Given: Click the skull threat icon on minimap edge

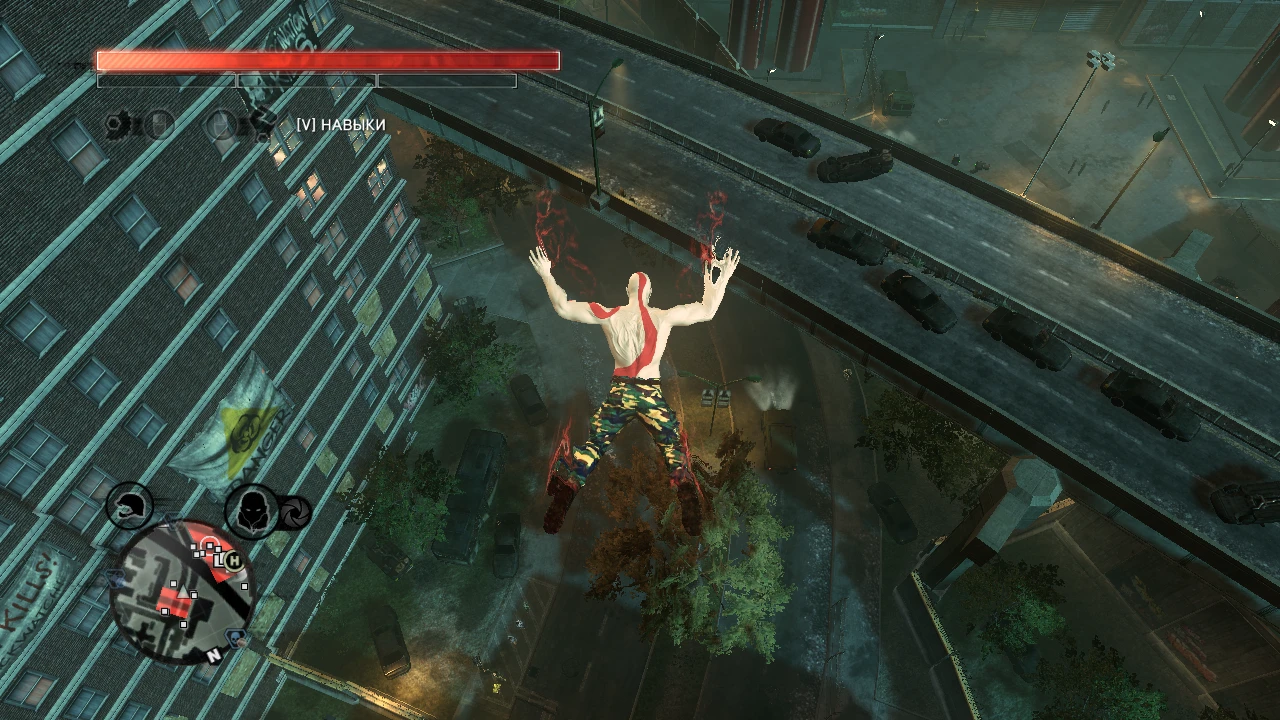Looking at the screenshot, I should (x=235, y=637).
